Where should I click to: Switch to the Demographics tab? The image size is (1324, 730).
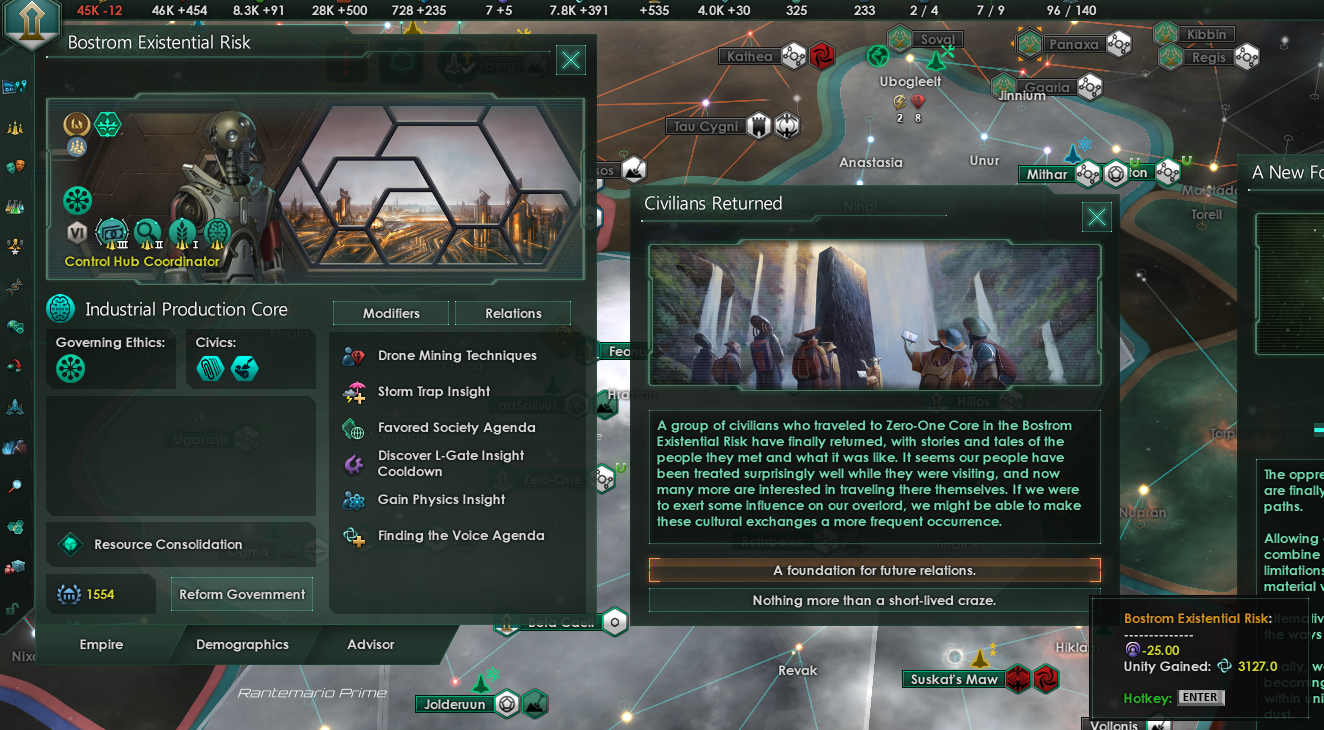[x=245, y=645]
